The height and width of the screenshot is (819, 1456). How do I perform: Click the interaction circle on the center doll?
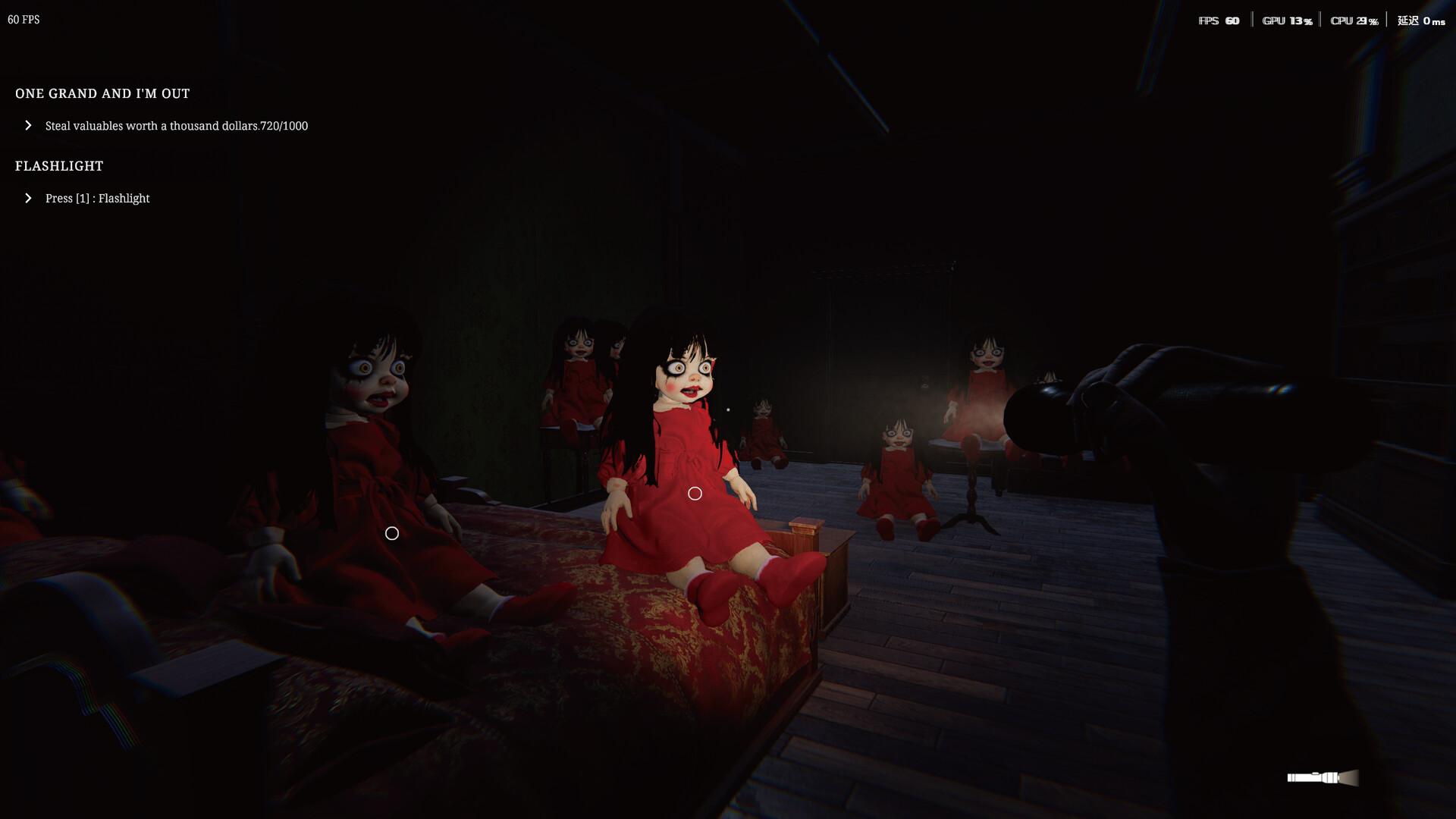[694, 493]
